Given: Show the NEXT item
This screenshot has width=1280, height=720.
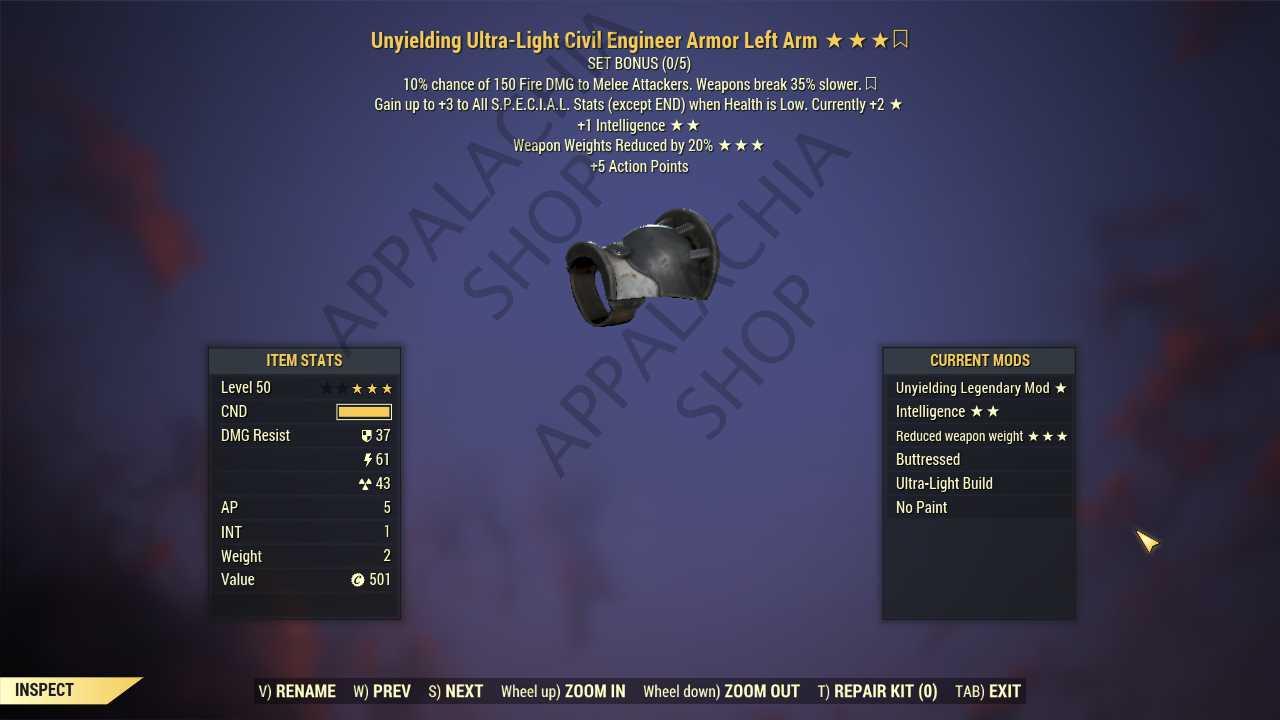Looking at the screenshot, I should pos(455,691).
